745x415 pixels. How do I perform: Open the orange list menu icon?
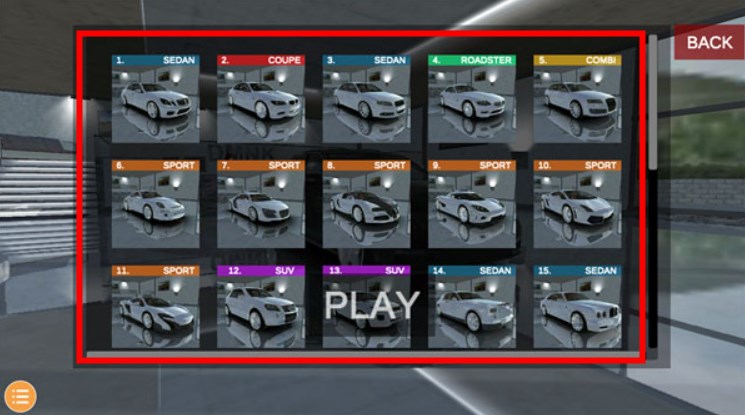click(x=20, y=396)
